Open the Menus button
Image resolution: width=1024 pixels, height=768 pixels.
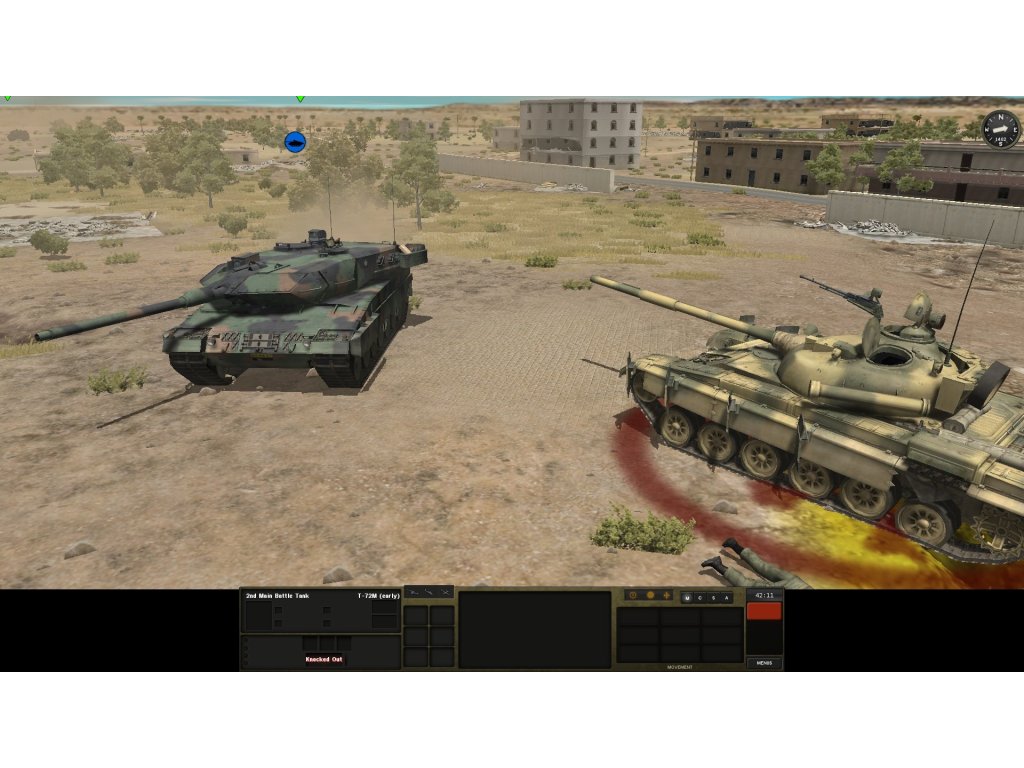(764, 663)
